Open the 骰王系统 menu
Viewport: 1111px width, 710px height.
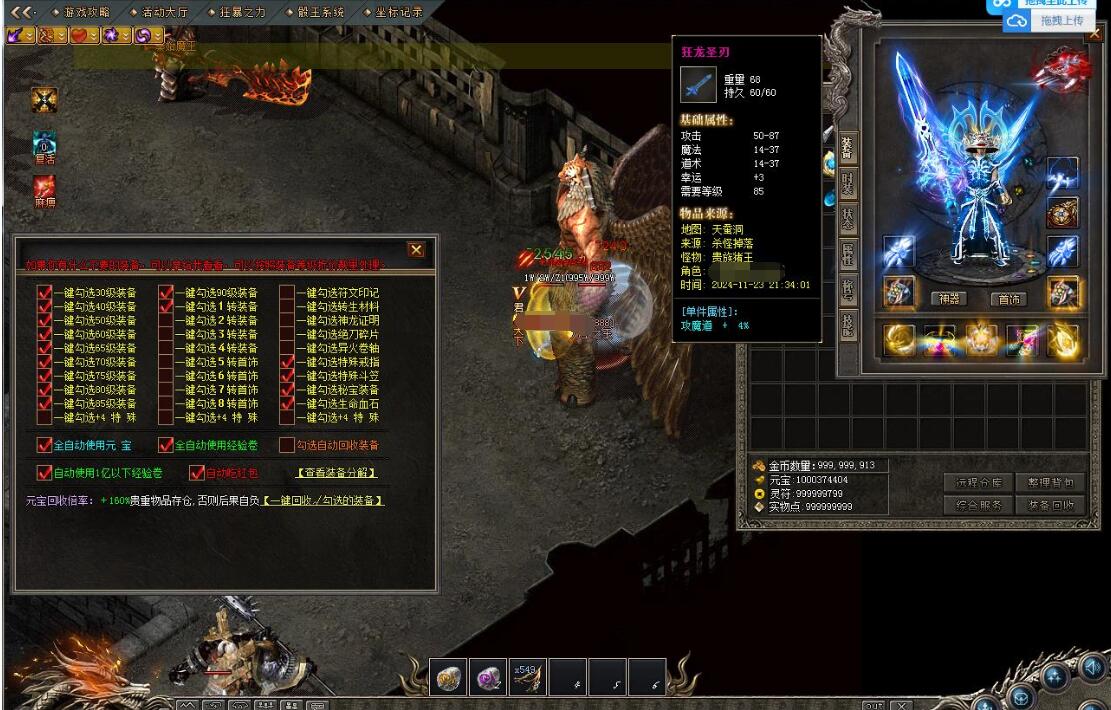pos(314,12)
